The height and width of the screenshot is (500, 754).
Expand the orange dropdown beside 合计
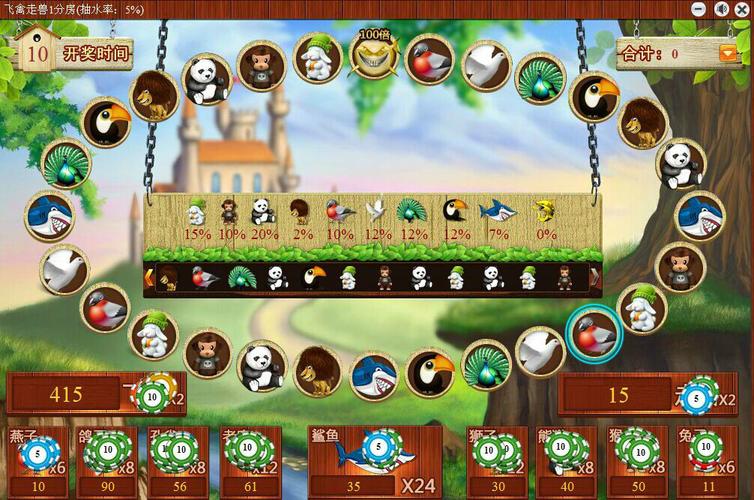tap(727, 53)
